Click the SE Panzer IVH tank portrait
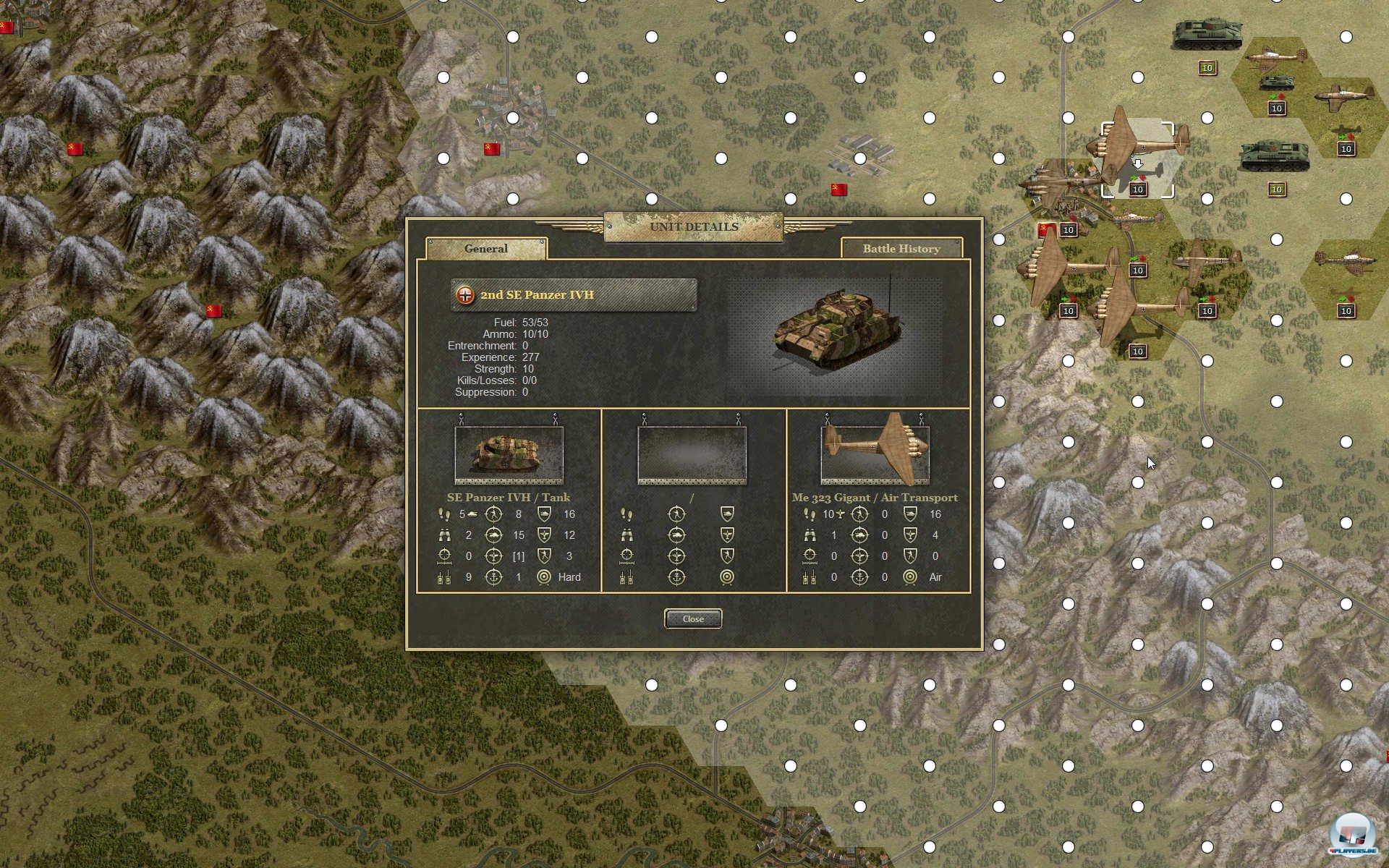The width and height of the screenshot is (1389, 868). point(509,452)
